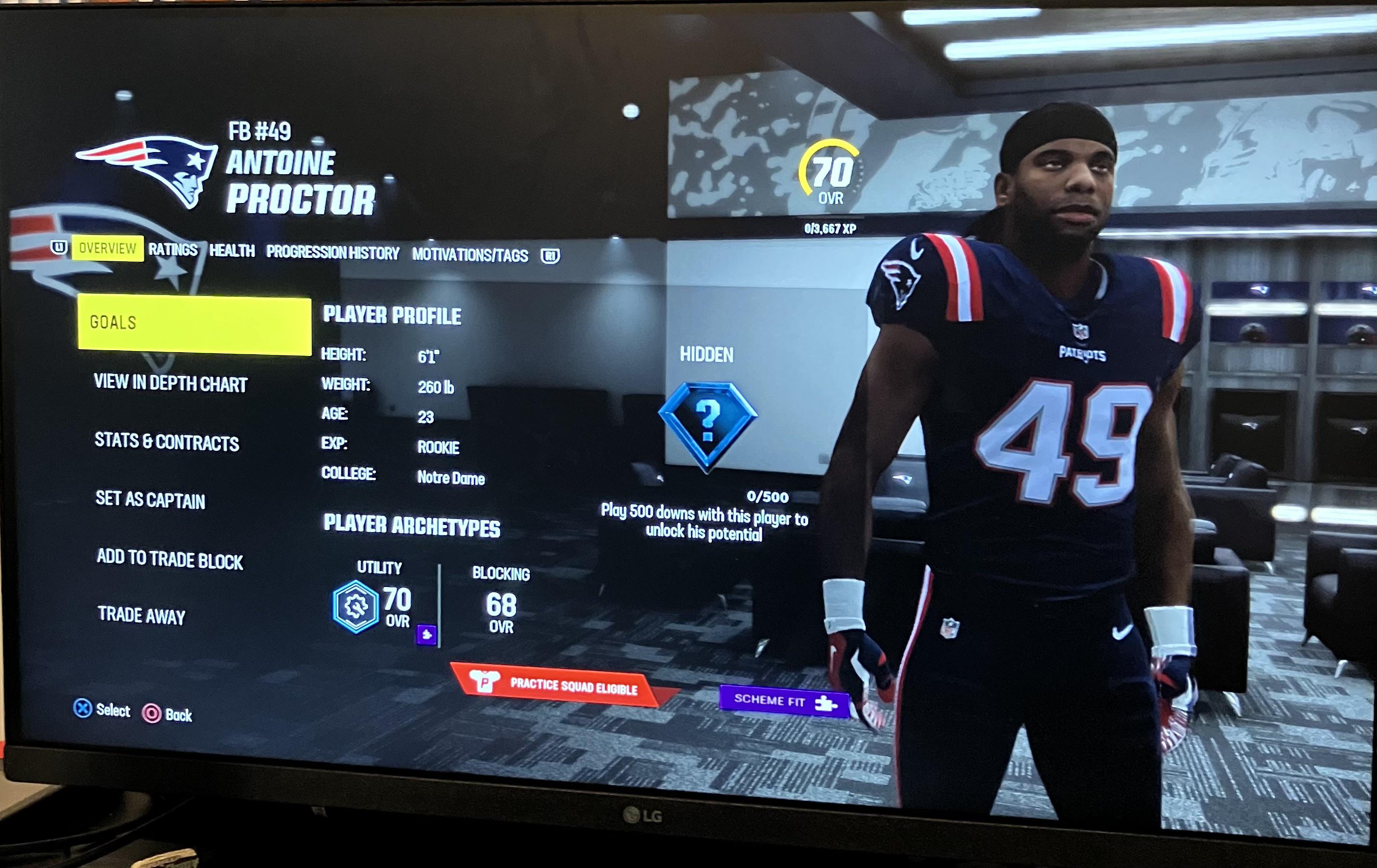Image resolution: width=1377 pixels, height=868 pixels.
Task: Select the Utility archetype hexagon icon
Action: coord(356,607)
